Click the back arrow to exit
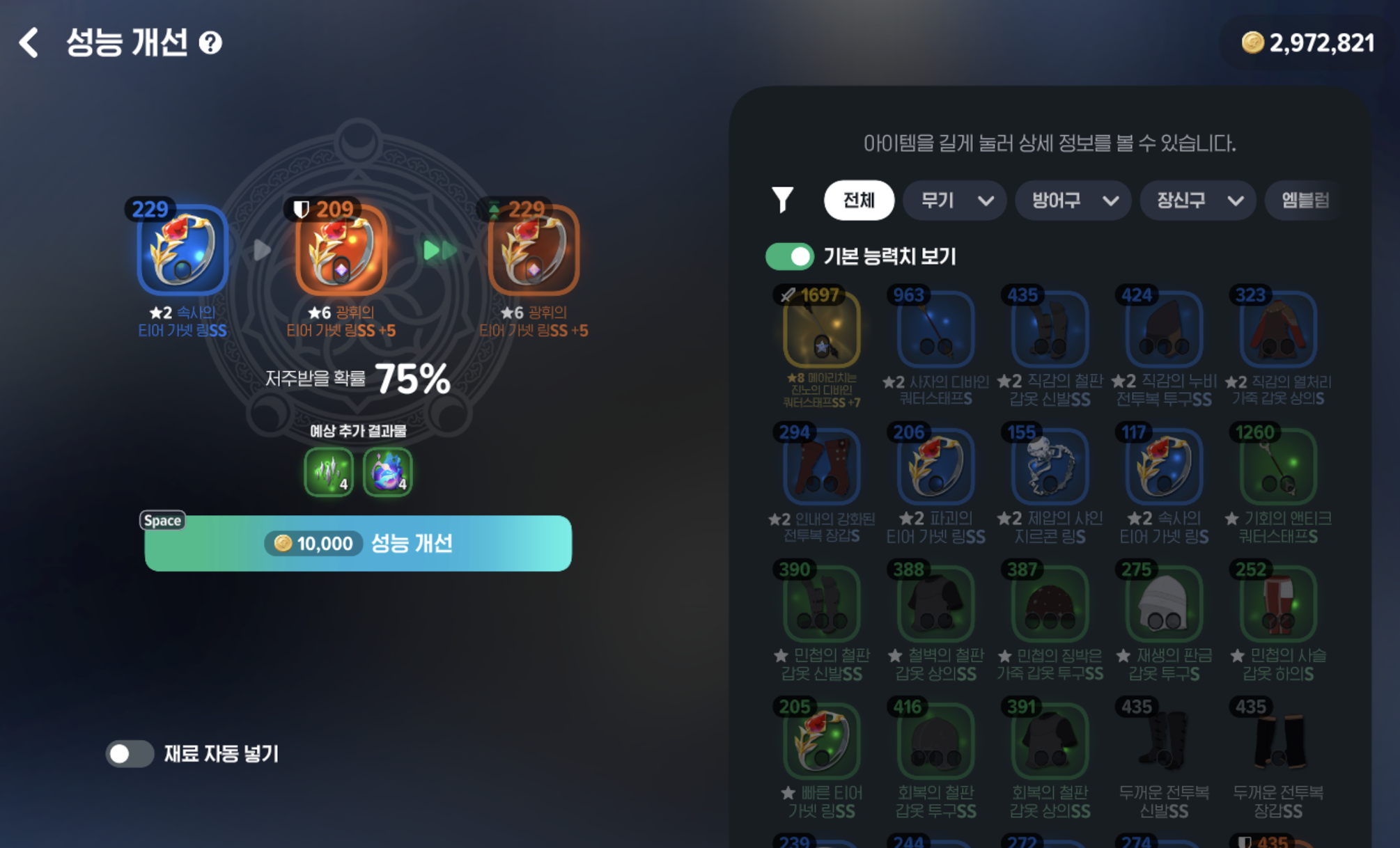The width and height of the screenshot is (1400, 848). tap(29, 43)
